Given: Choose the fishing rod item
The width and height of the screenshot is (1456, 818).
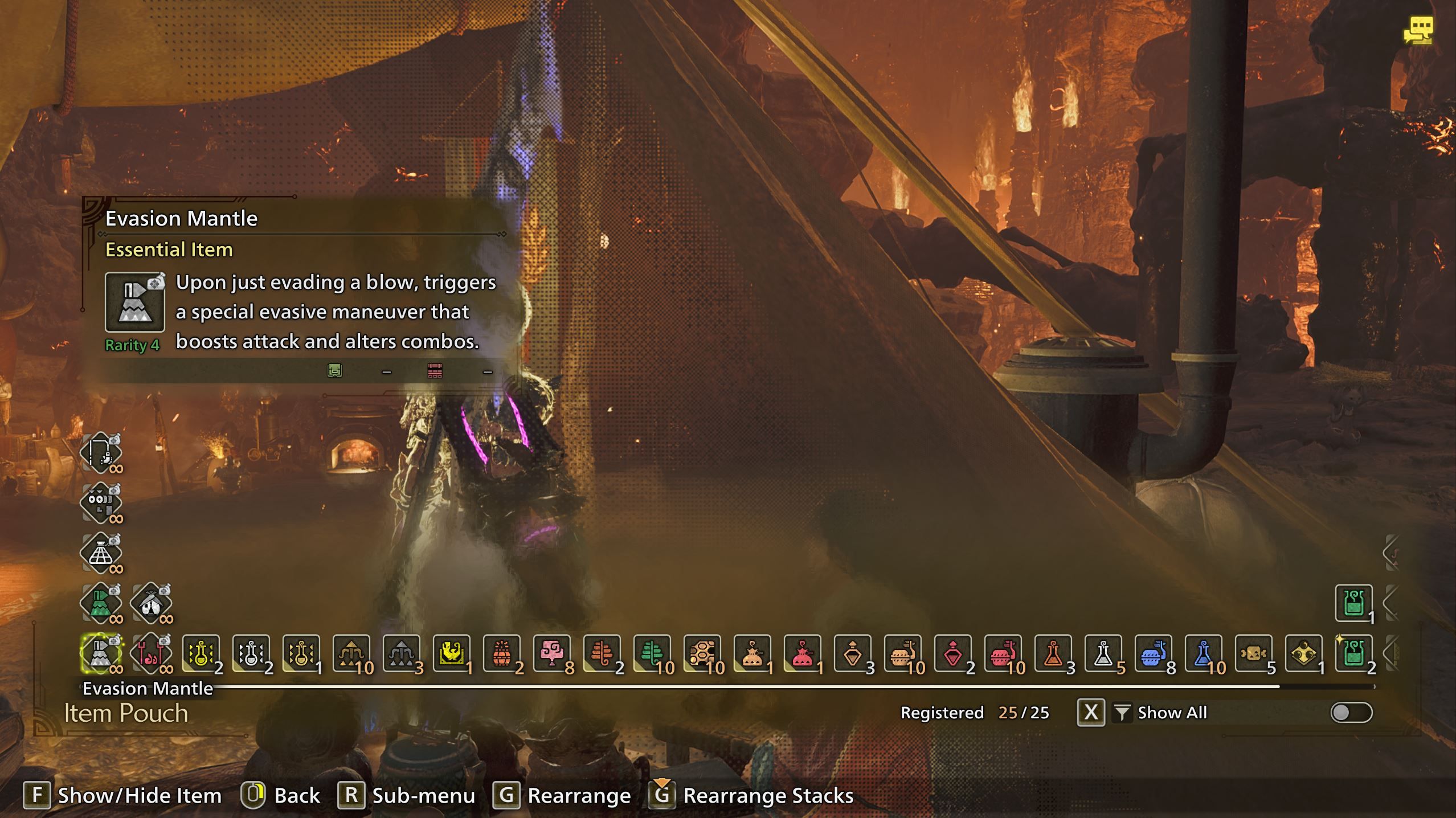Looking at the screenshot, I should point(101,453).
